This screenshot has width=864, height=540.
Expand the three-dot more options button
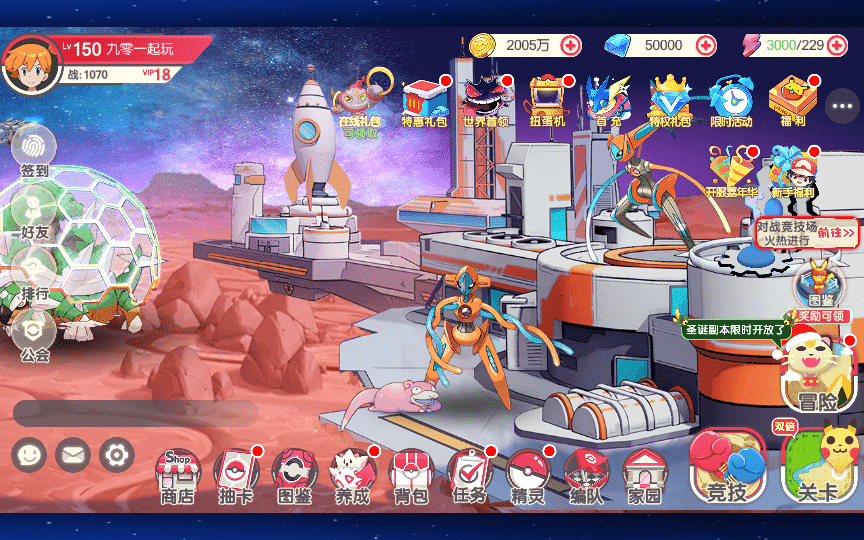pyautogui.click(x=842, y=105)
